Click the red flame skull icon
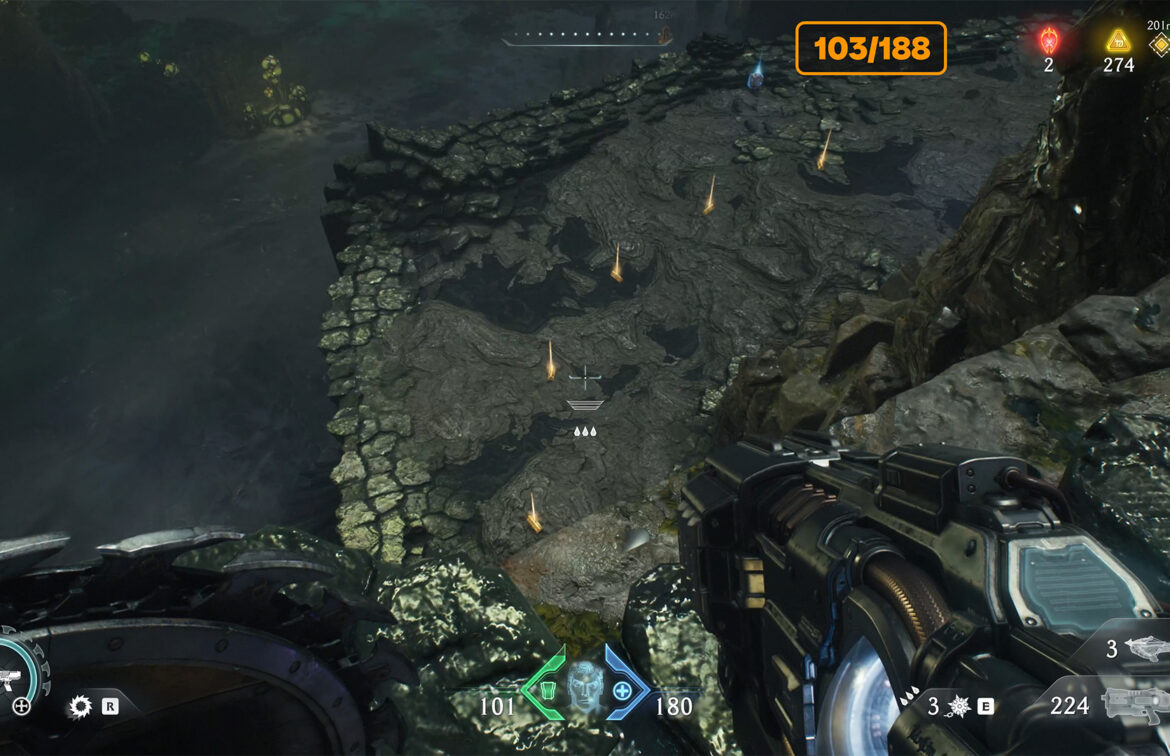The image size is (1170, 756). 1049,41
